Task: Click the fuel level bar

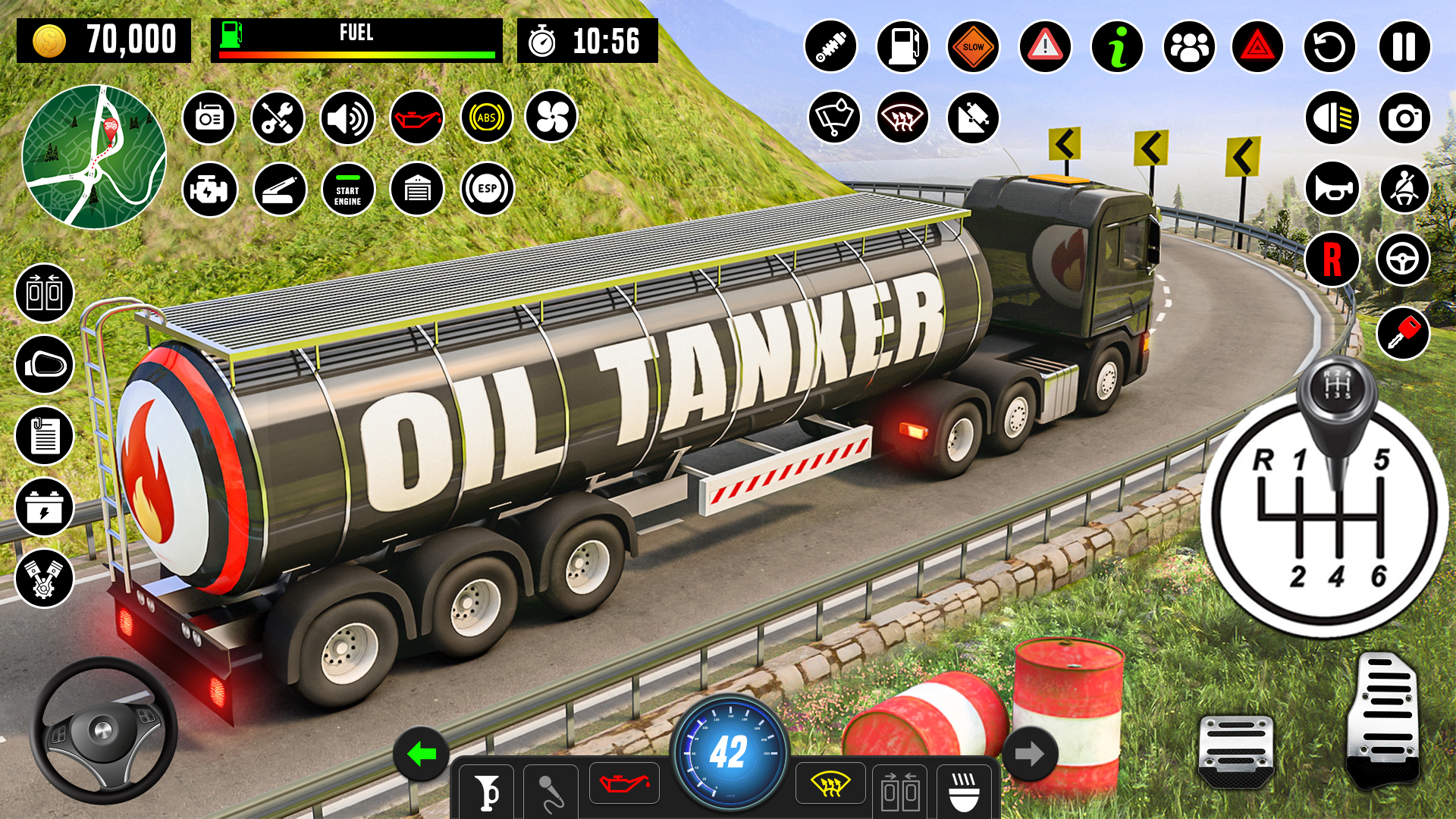Action: coord(356,54)
